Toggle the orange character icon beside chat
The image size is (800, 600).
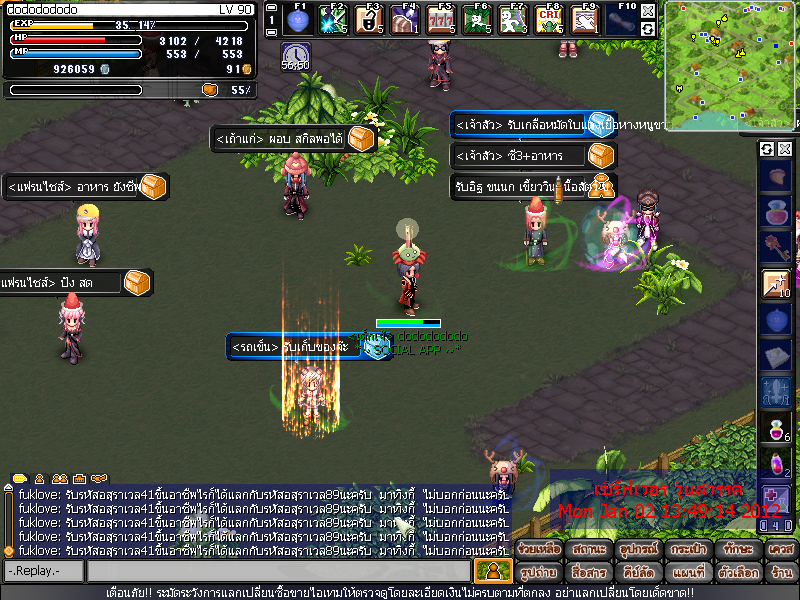492,571
